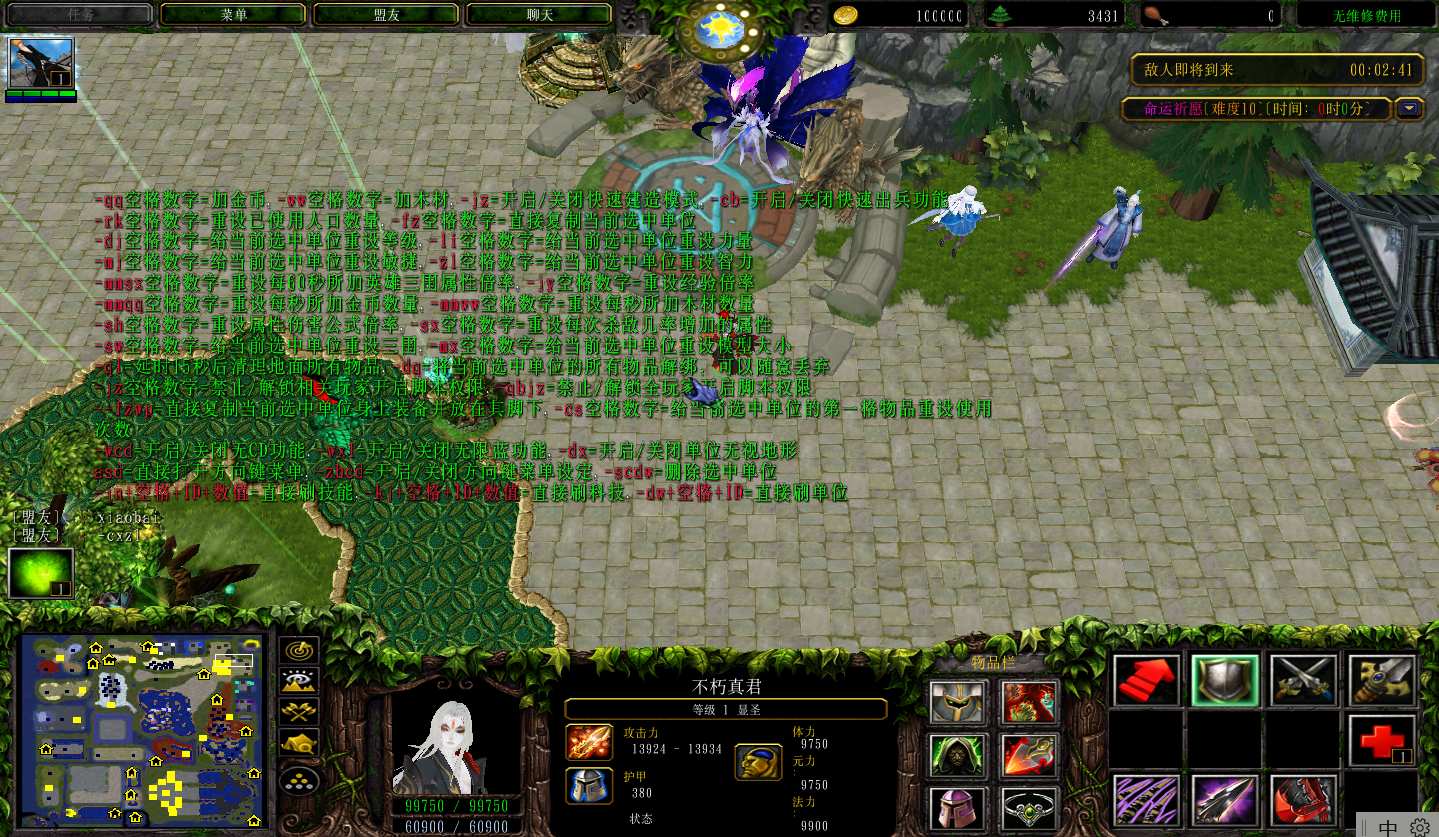Click the highlighted silver shield command
The width and height of the screenshot is (1439, 837).
[1225, 681]
